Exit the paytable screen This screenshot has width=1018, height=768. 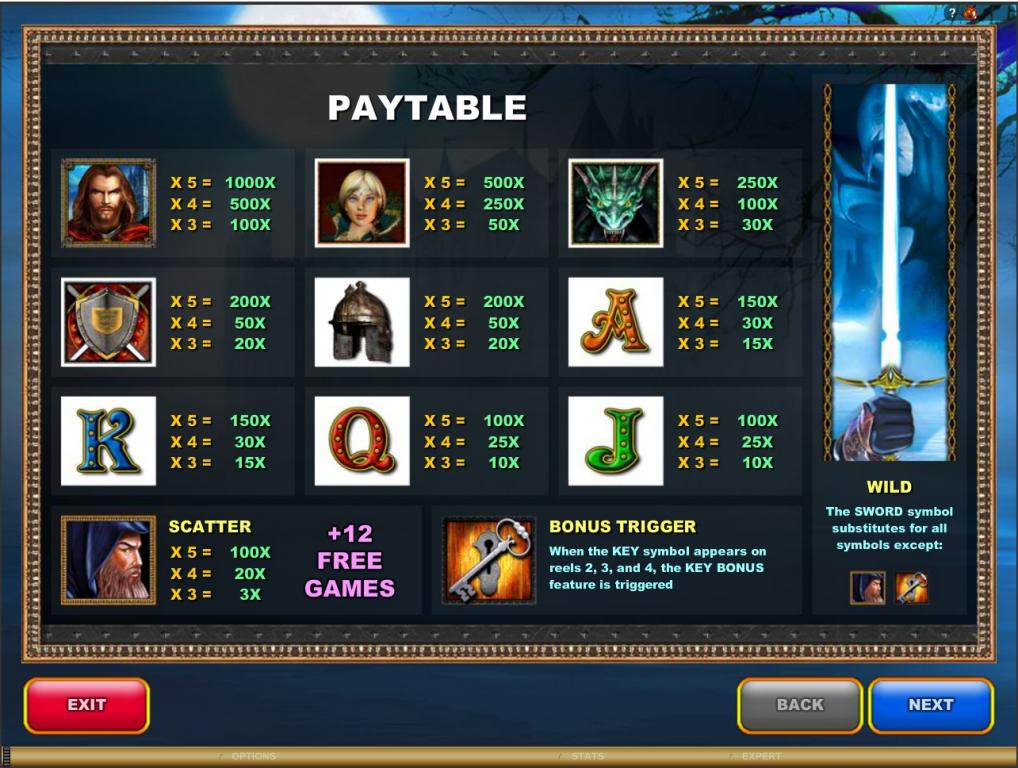click(87, 705)
